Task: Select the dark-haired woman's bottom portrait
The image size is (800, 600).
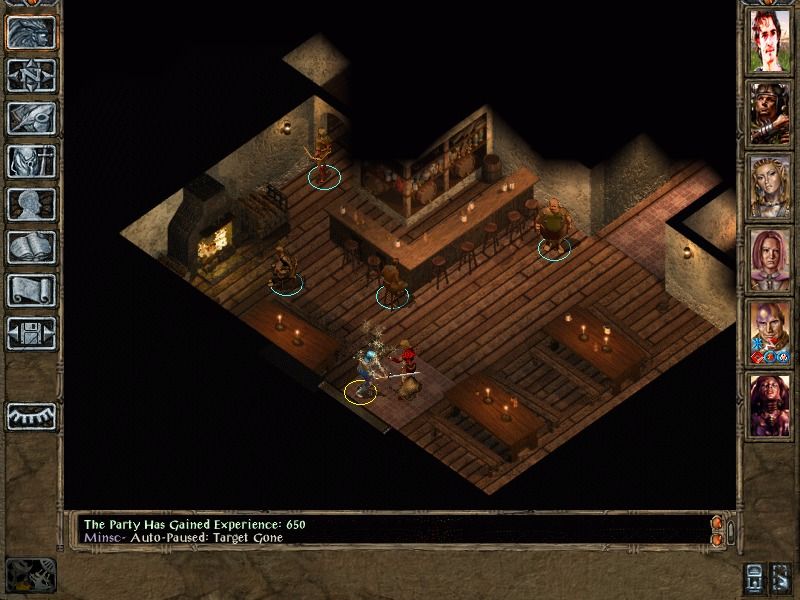Action: [771, 405]
